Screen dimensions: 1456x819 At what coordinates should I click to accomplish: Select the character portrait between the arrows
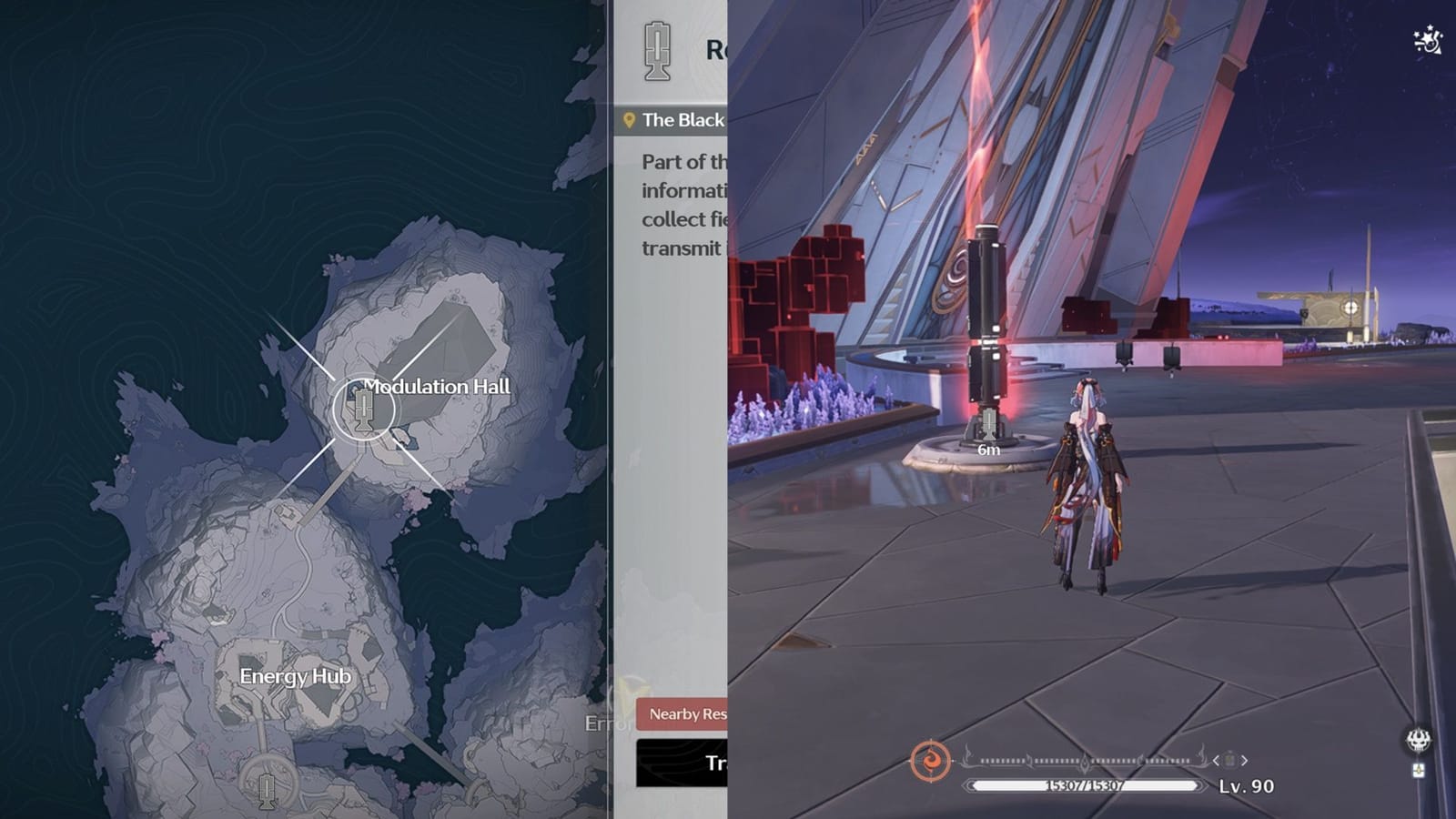click(x=1229, y=759)
